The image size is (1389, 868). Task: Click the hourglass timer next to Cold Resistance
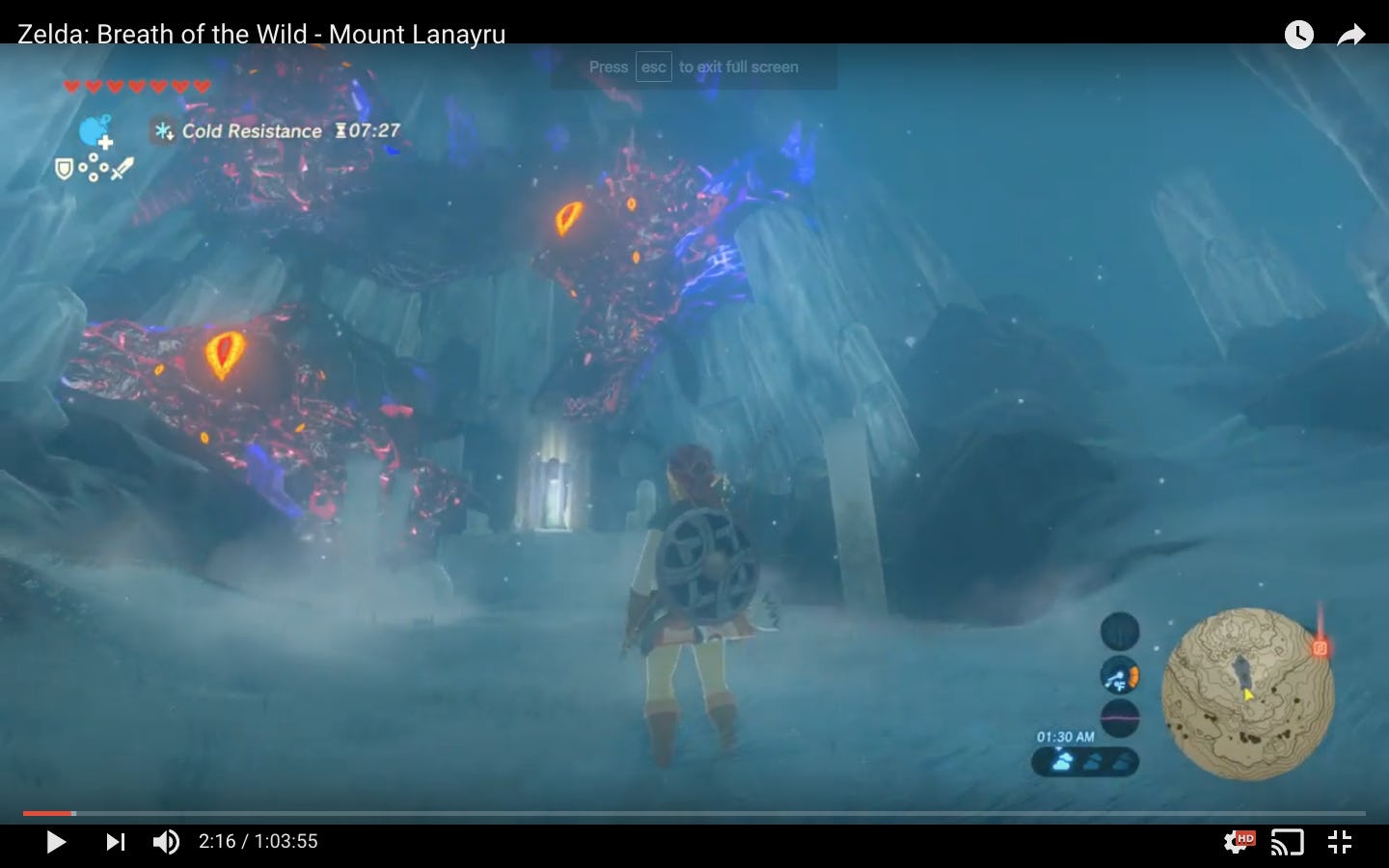point(341,130)
